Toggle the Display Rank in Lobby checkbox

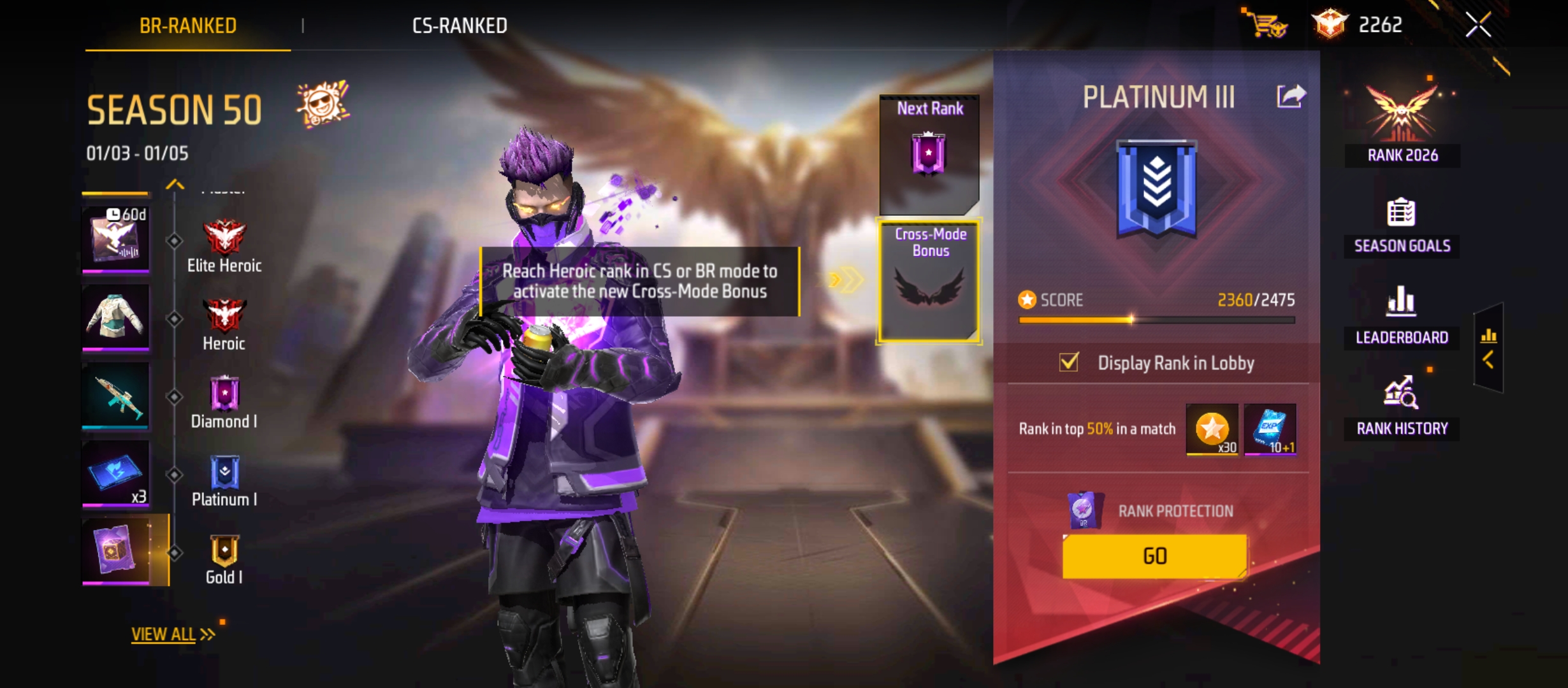coord(1069,362)
